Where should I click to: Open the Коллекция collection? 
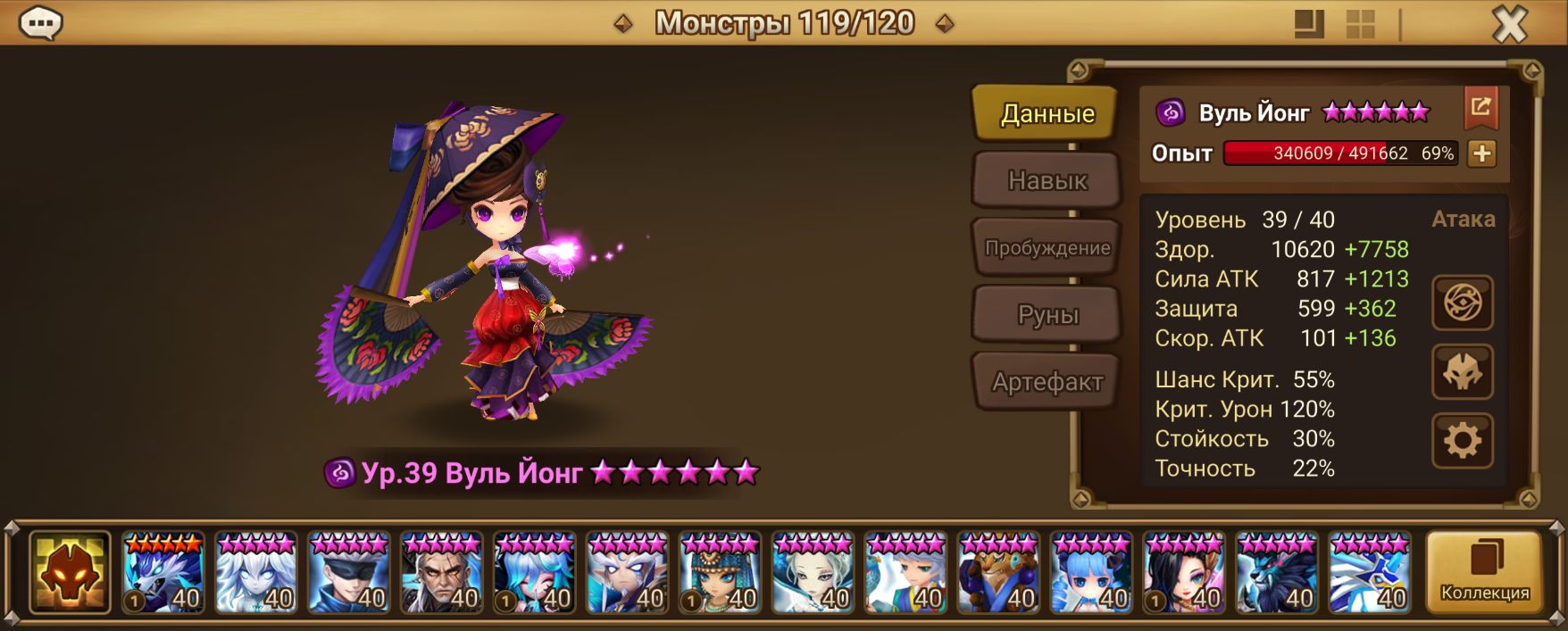(1484, 573)
